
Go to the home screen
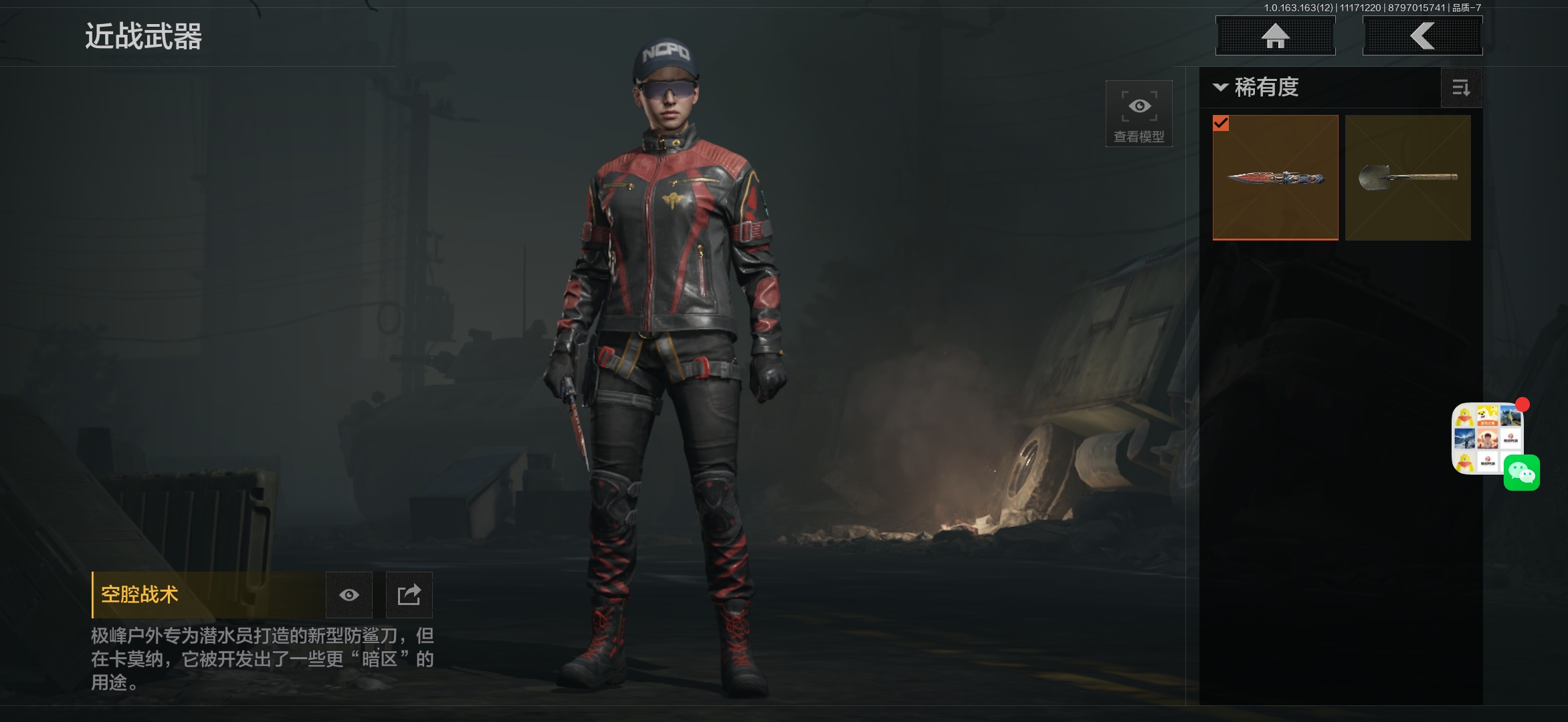click(x=1275, y=36)
